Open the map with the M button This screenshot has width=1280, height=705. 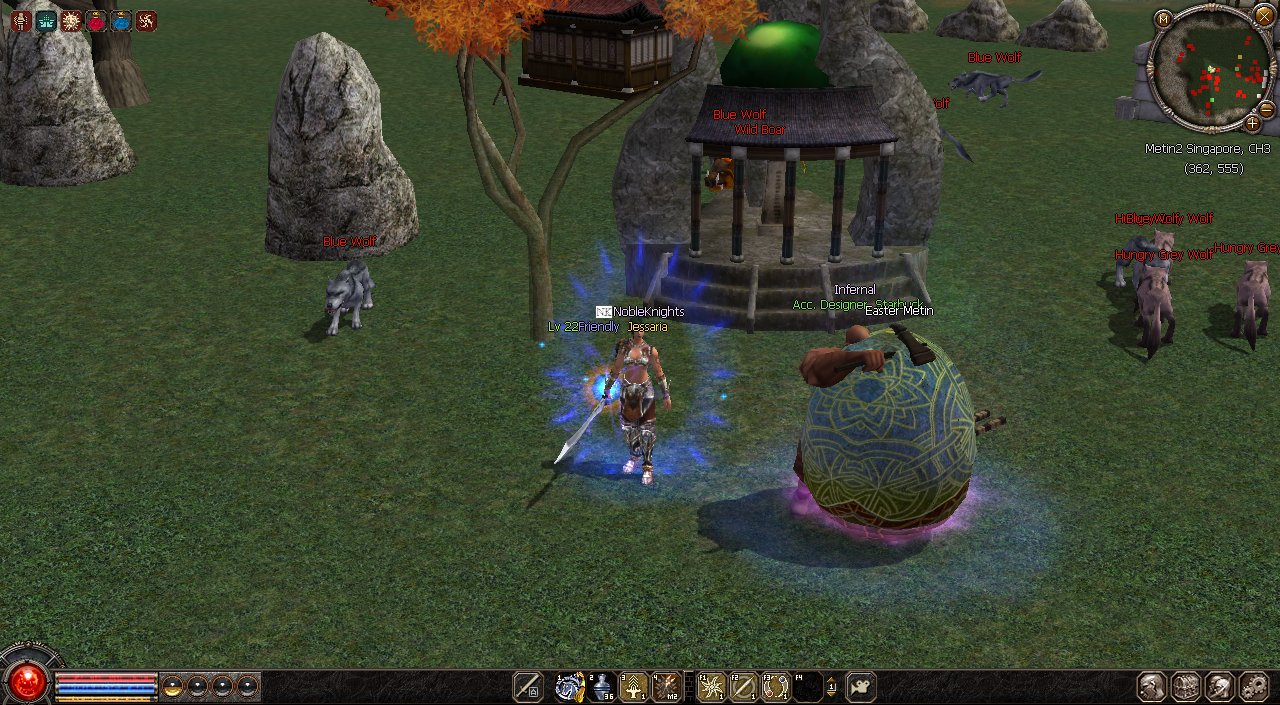1163,19
